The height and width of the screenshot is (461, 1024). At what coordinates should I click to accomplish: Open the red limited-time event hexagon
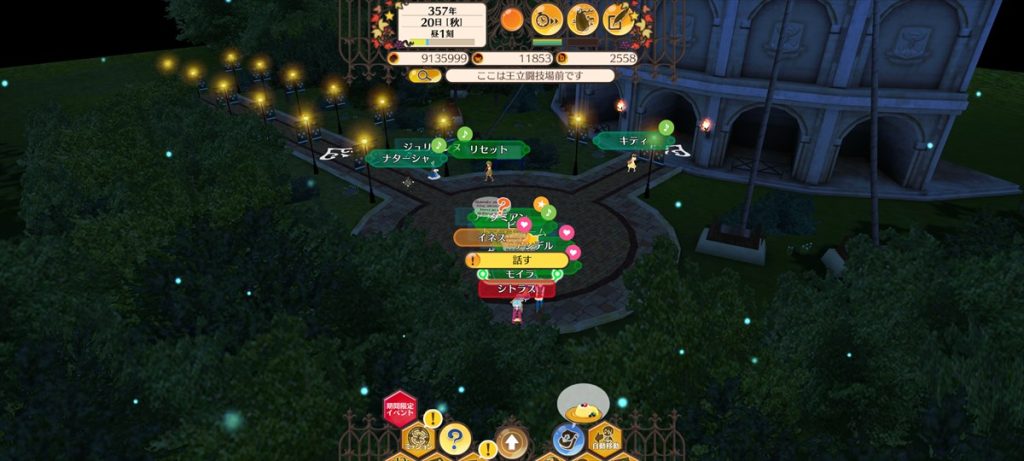[x=399, y=408]
